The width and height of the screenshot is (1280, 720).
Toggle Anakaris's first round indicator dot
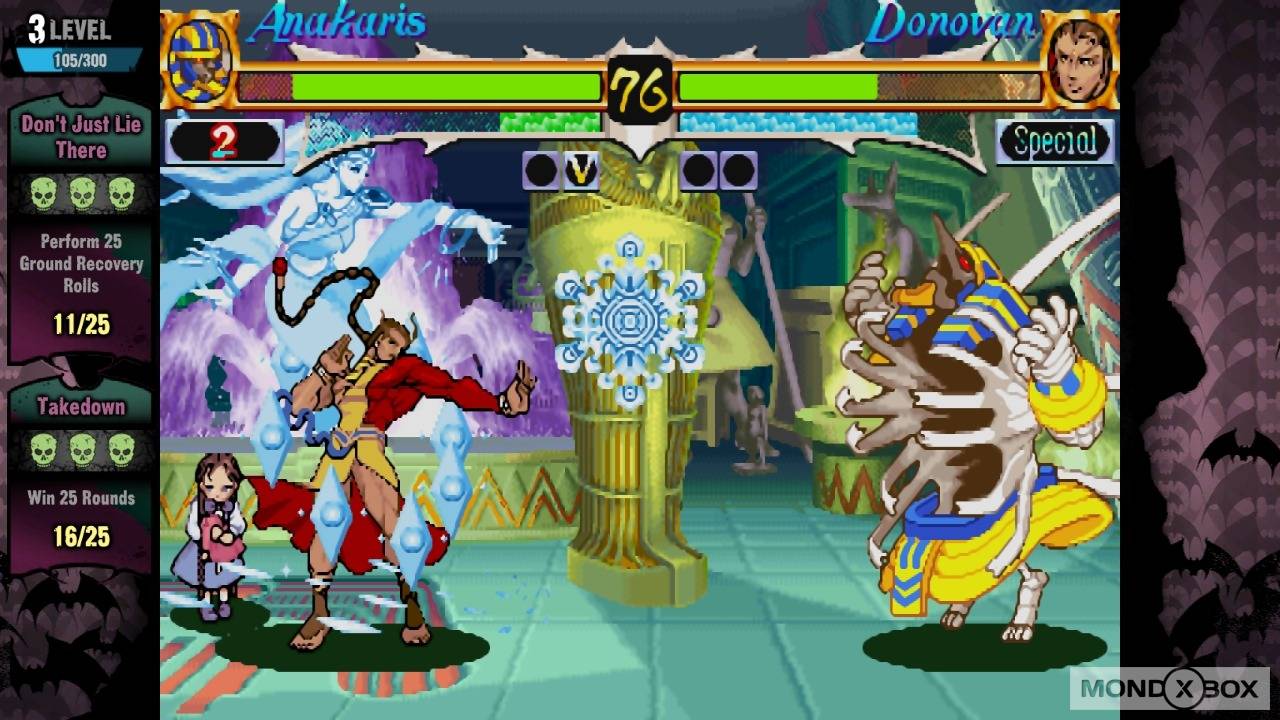pos(540,170)
